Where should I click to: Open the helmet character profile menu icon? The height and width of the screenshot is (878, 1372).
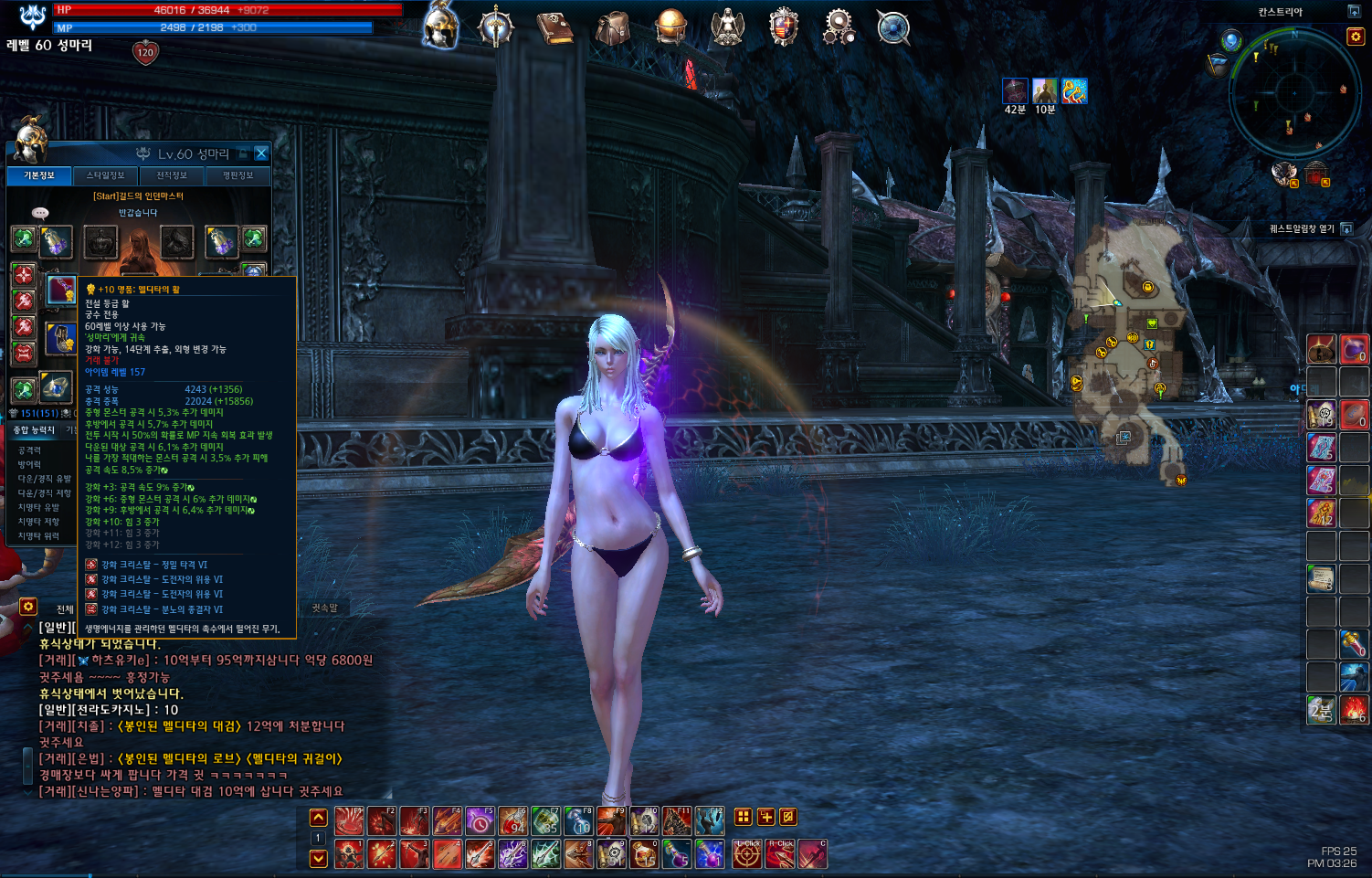[x=440, y=26]
